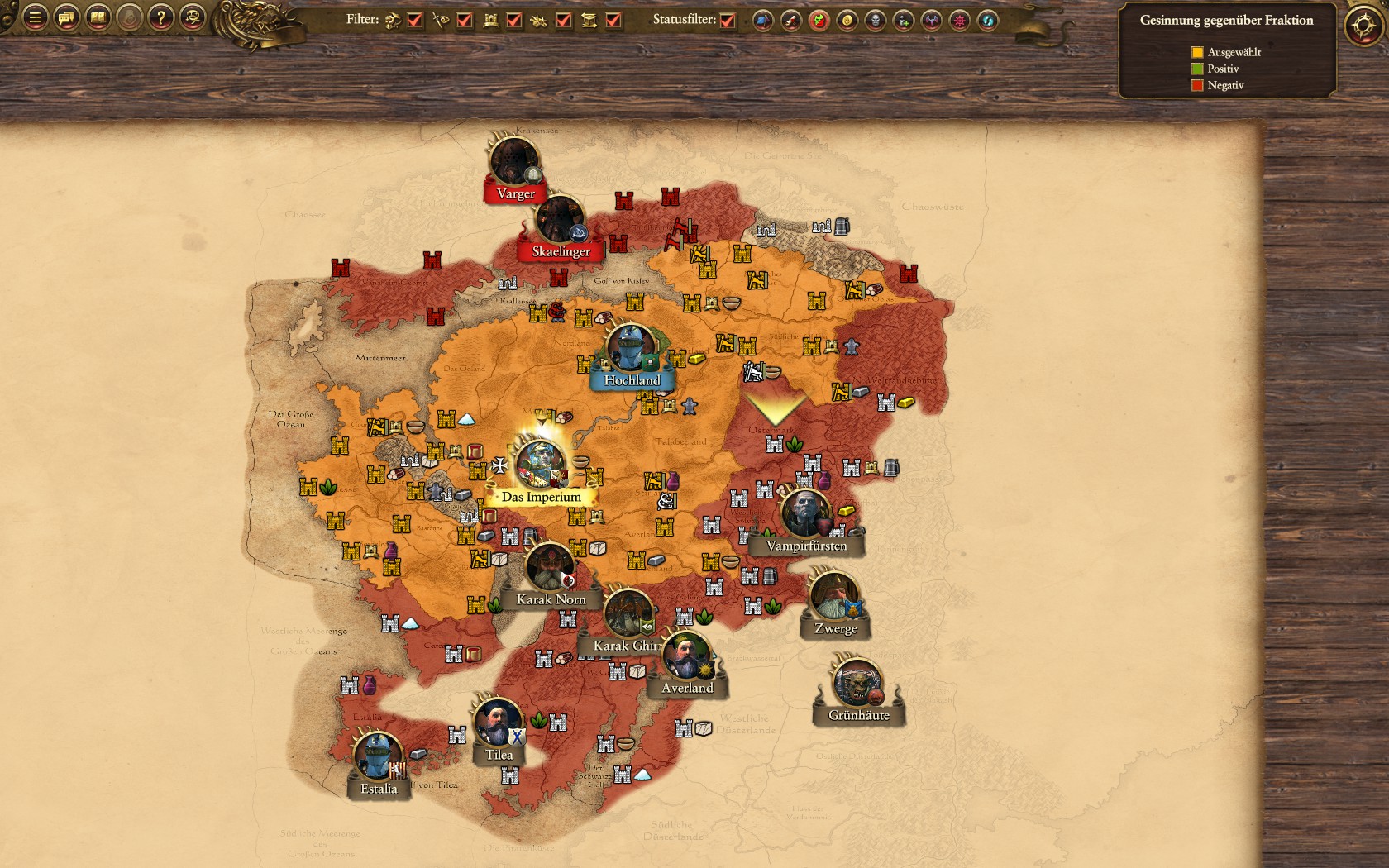
Task: Select the Karak Norn faction marker
Action: 550,570
